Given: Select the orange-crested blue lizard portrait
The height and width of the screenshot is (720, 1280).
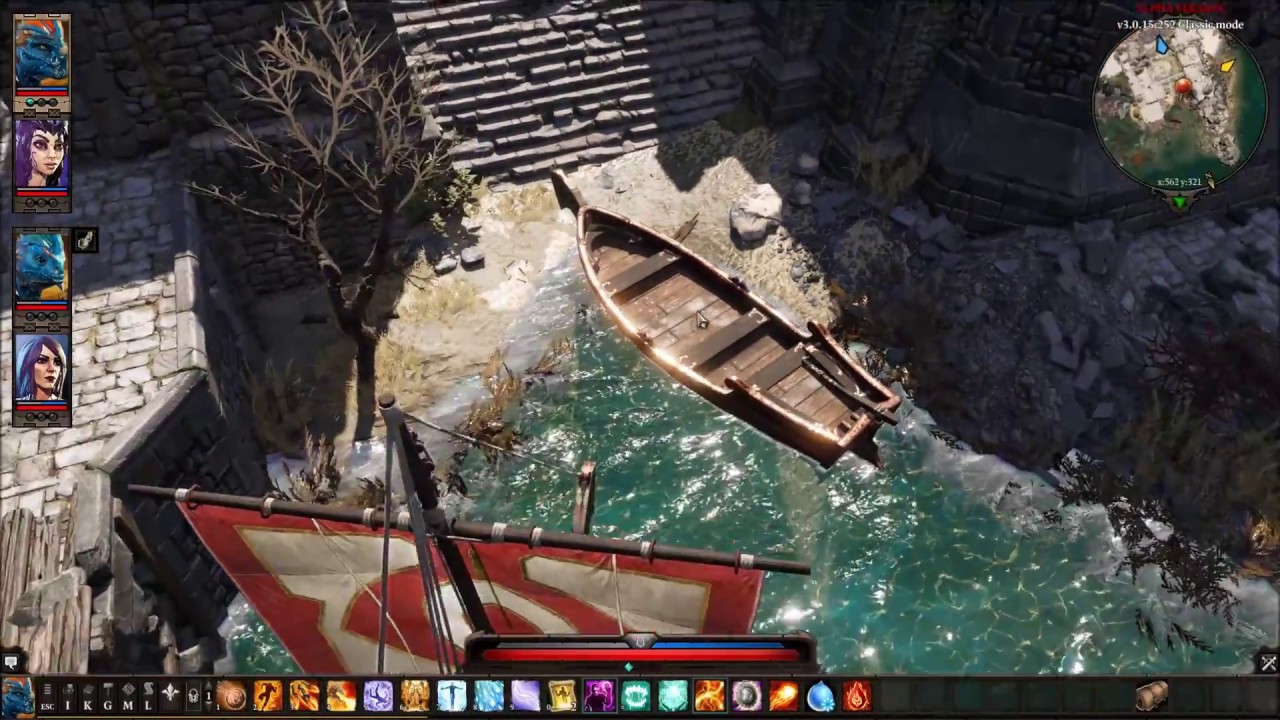Looking at the screenshot, I should tap(42, 54).
